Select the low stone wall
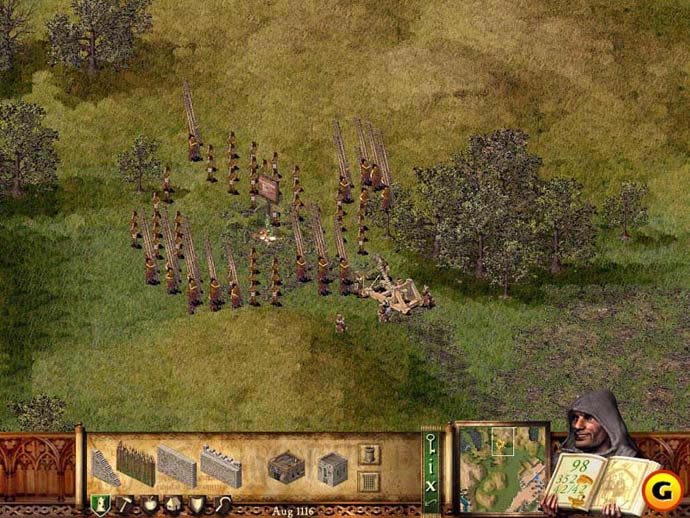This screenshot has height=518, width=690. click(x=177, y=466)
